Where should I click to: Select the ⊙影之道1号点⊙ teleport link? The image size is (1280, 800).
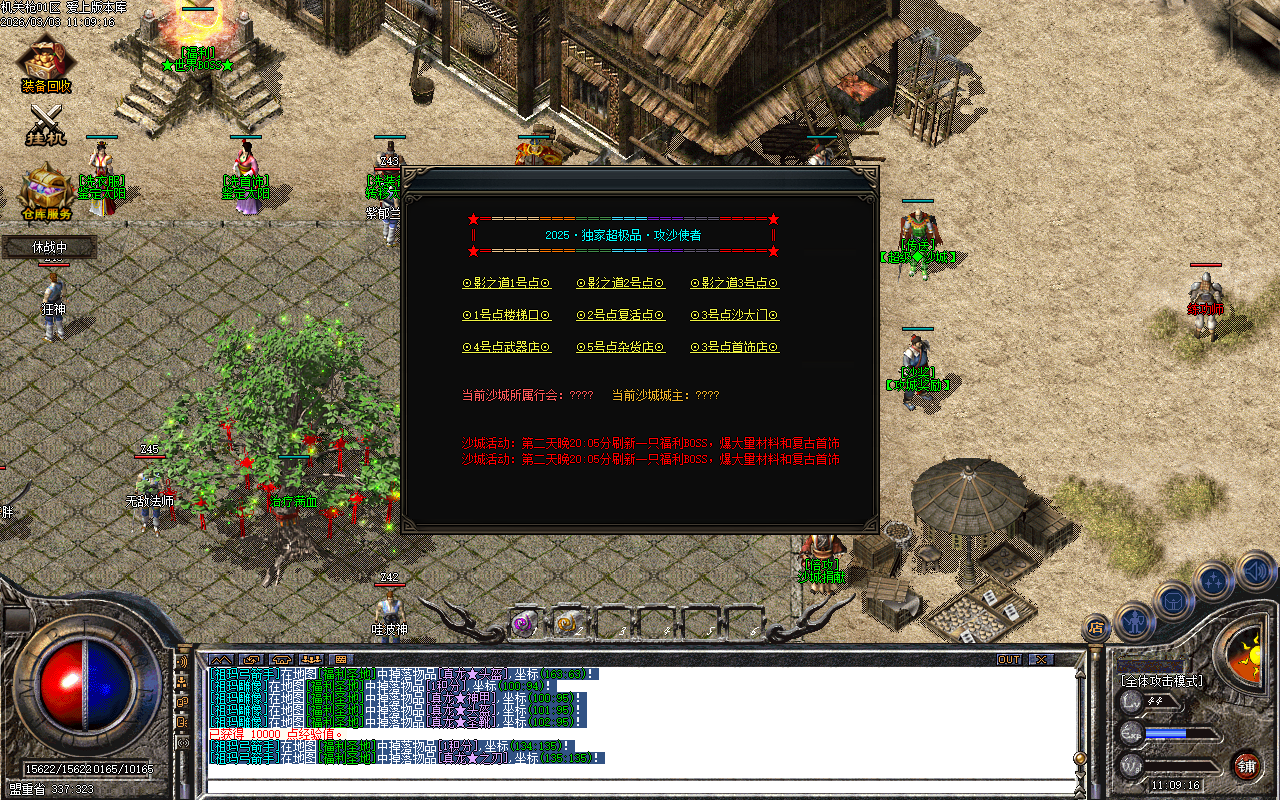[507, 283]
